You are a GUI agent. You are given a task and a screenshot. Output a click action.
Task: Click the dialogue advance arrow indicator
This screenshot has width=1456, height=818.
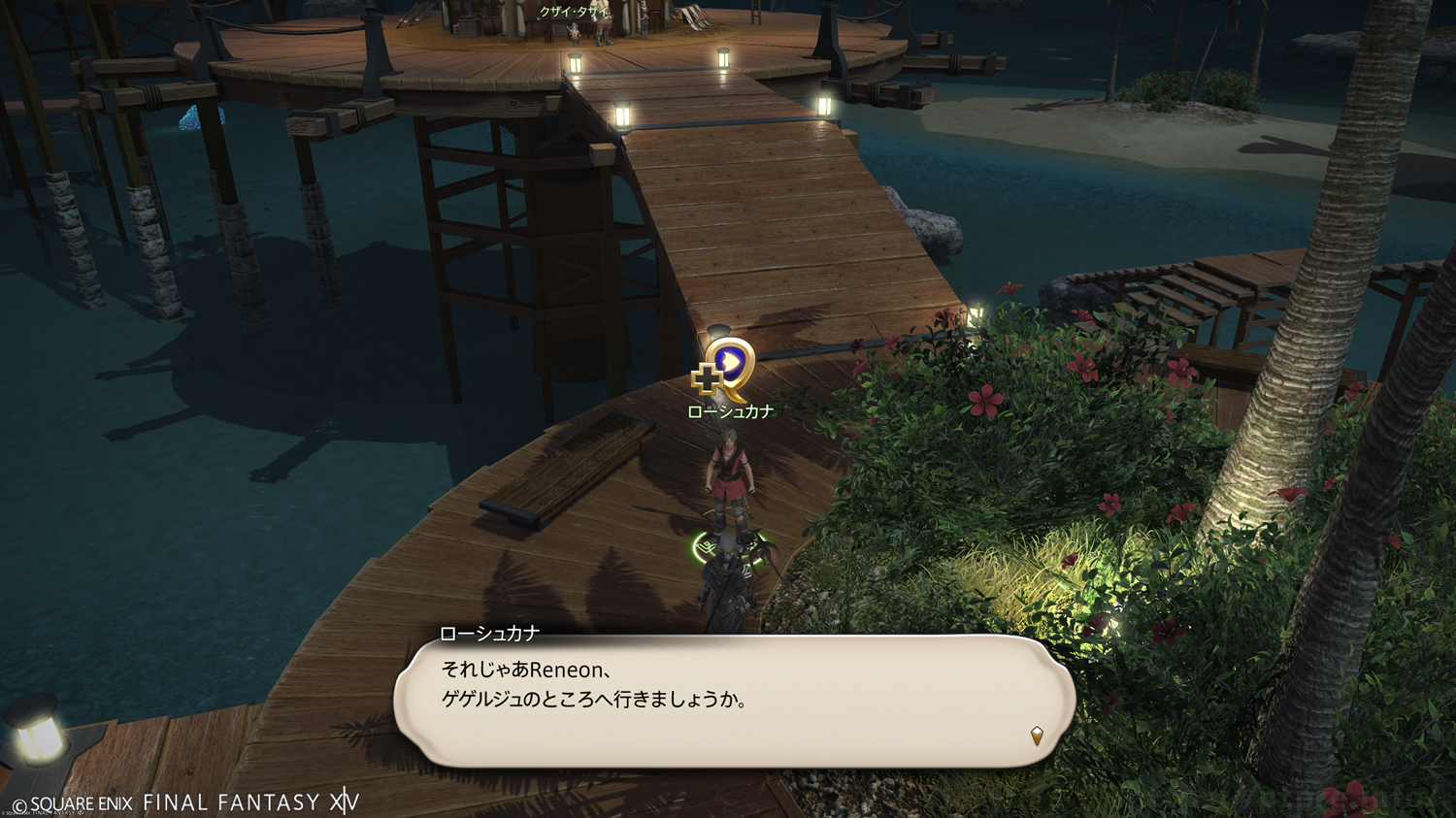(x=1037, y=736)
